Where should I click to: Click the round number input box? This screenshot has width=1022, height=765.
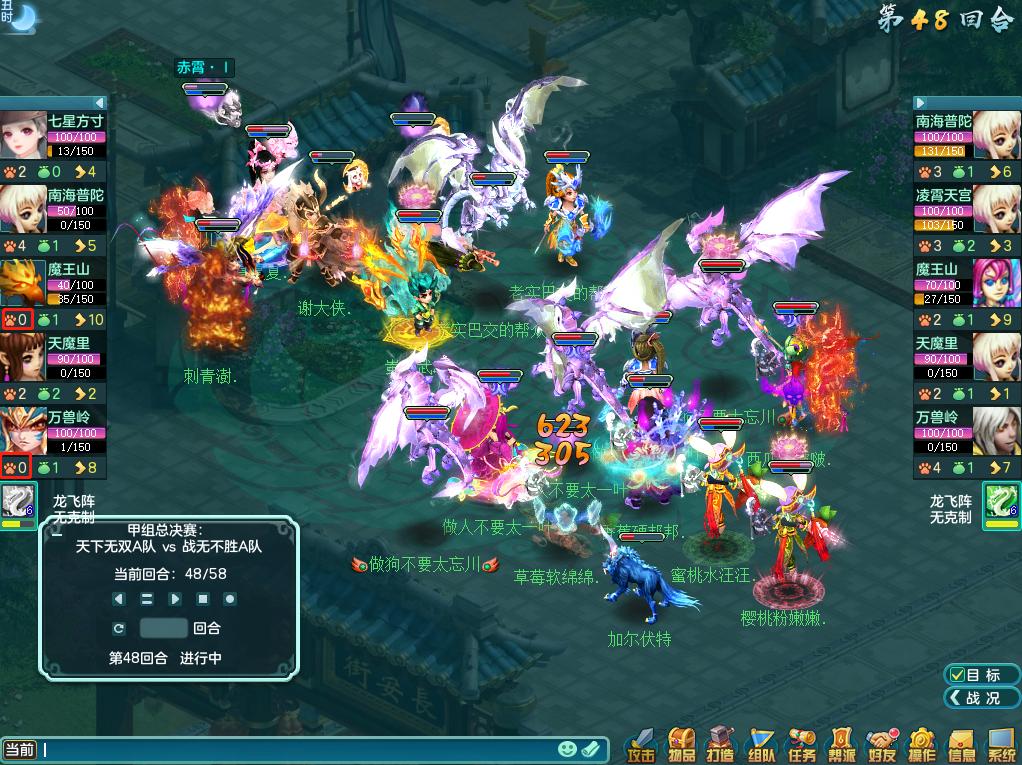click(163, 628)
